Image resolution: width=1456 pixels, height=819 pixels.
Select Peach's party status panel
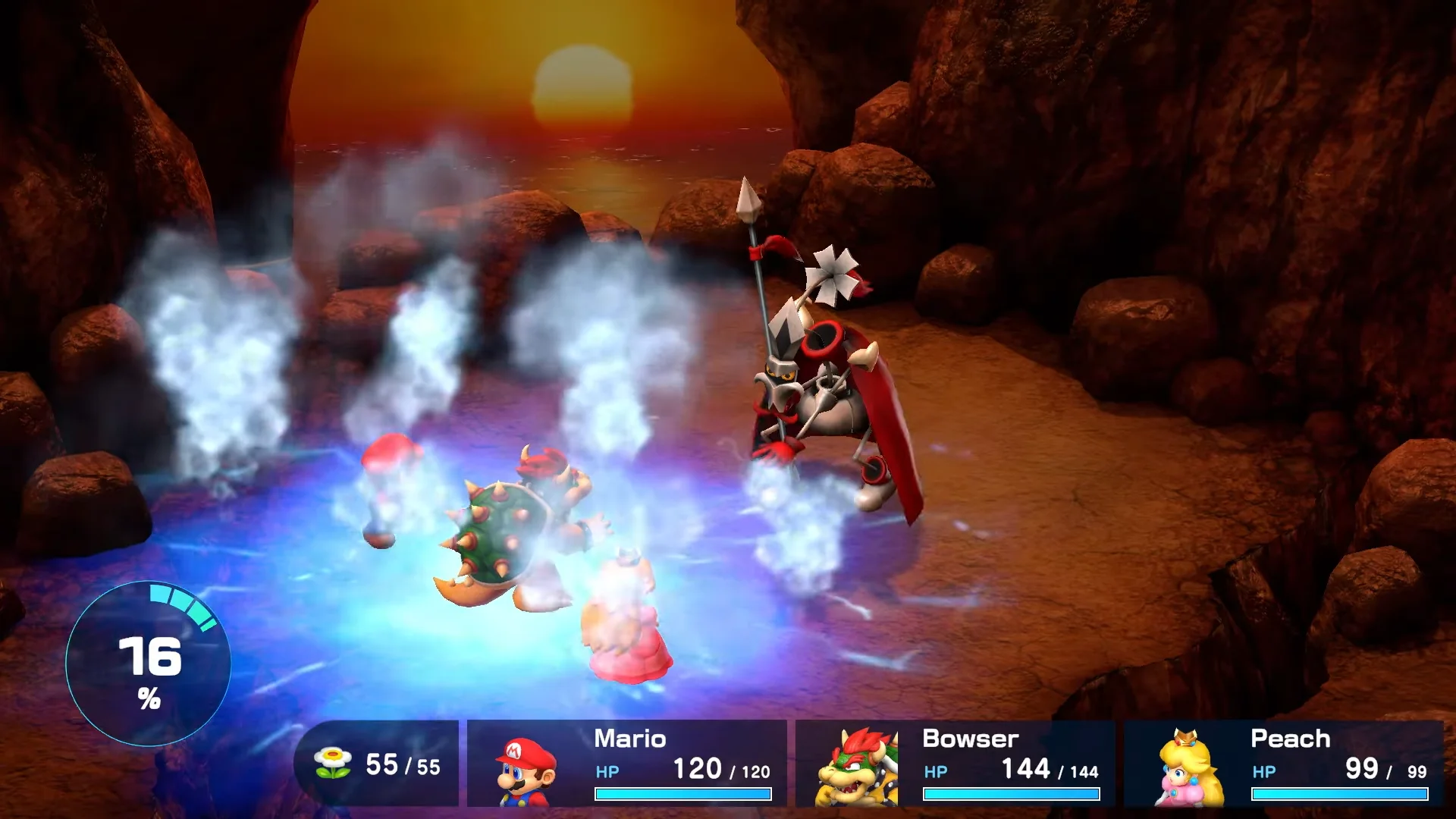tap(1283, 764)
